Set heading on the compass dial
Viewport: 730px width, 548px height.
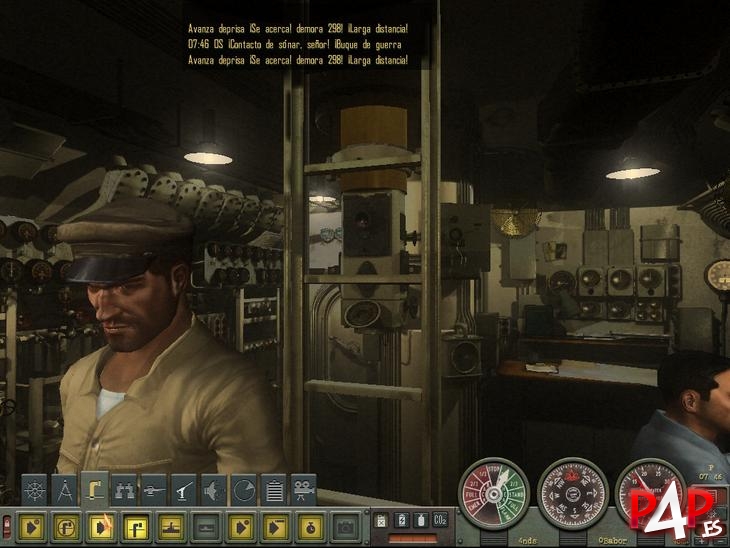[x=572, y=492]
